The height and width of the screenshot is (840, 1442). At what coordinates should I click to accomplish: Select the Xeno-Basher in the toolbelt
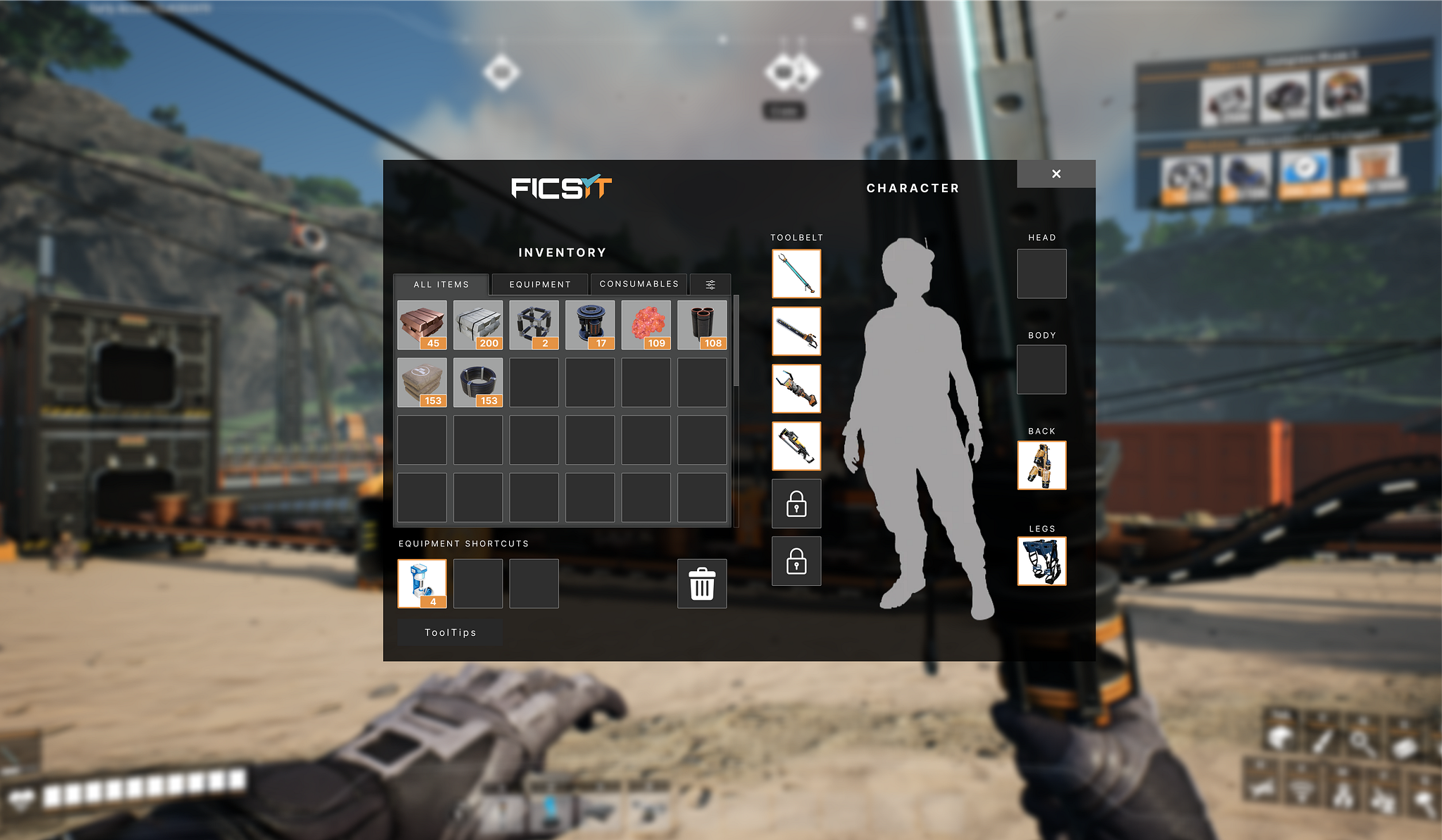[x=796, y=274]
